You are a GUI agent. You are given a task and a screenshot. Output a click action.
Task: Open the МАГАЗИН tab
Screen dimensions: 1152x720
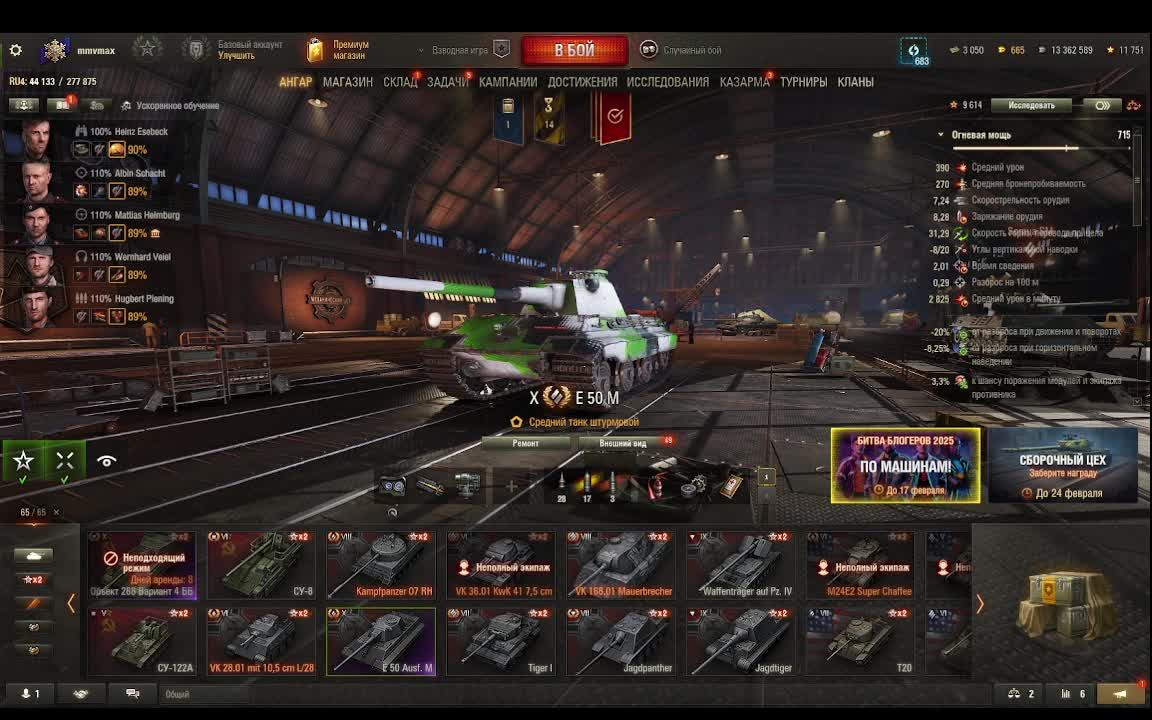pos(348,82)
